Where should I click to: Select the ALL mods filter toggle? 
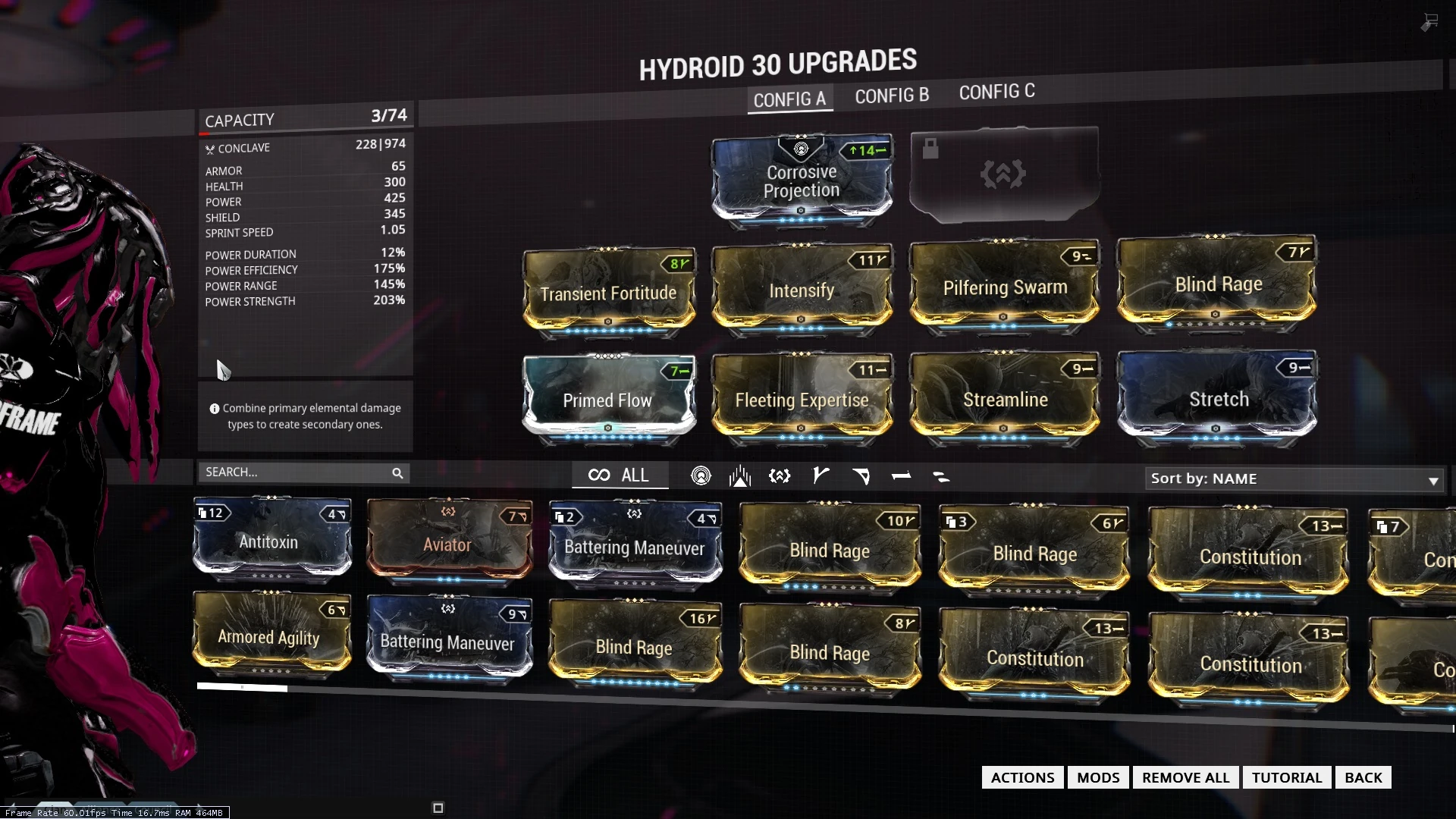620,475
